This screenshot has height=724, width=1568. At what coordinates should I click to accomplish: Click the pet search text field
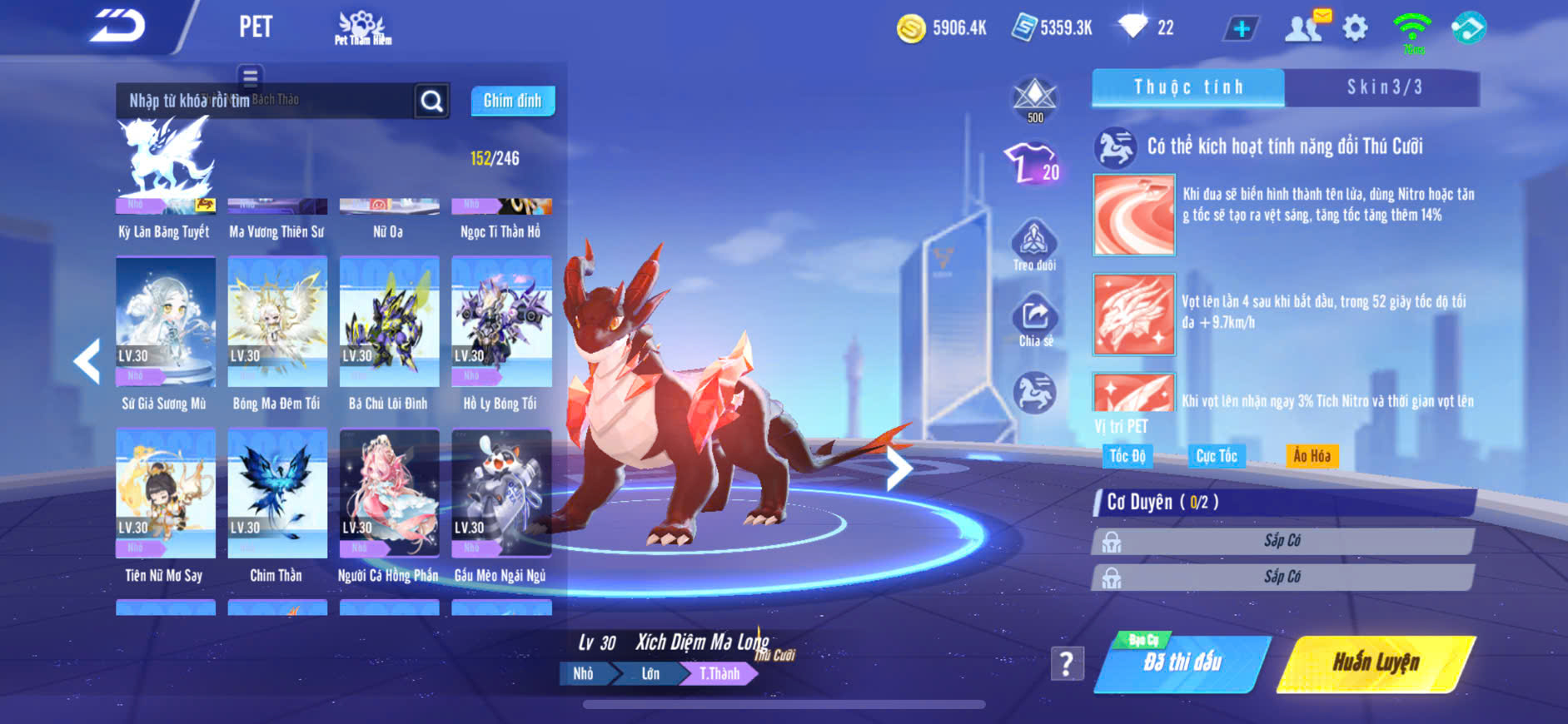coord(265,101)
